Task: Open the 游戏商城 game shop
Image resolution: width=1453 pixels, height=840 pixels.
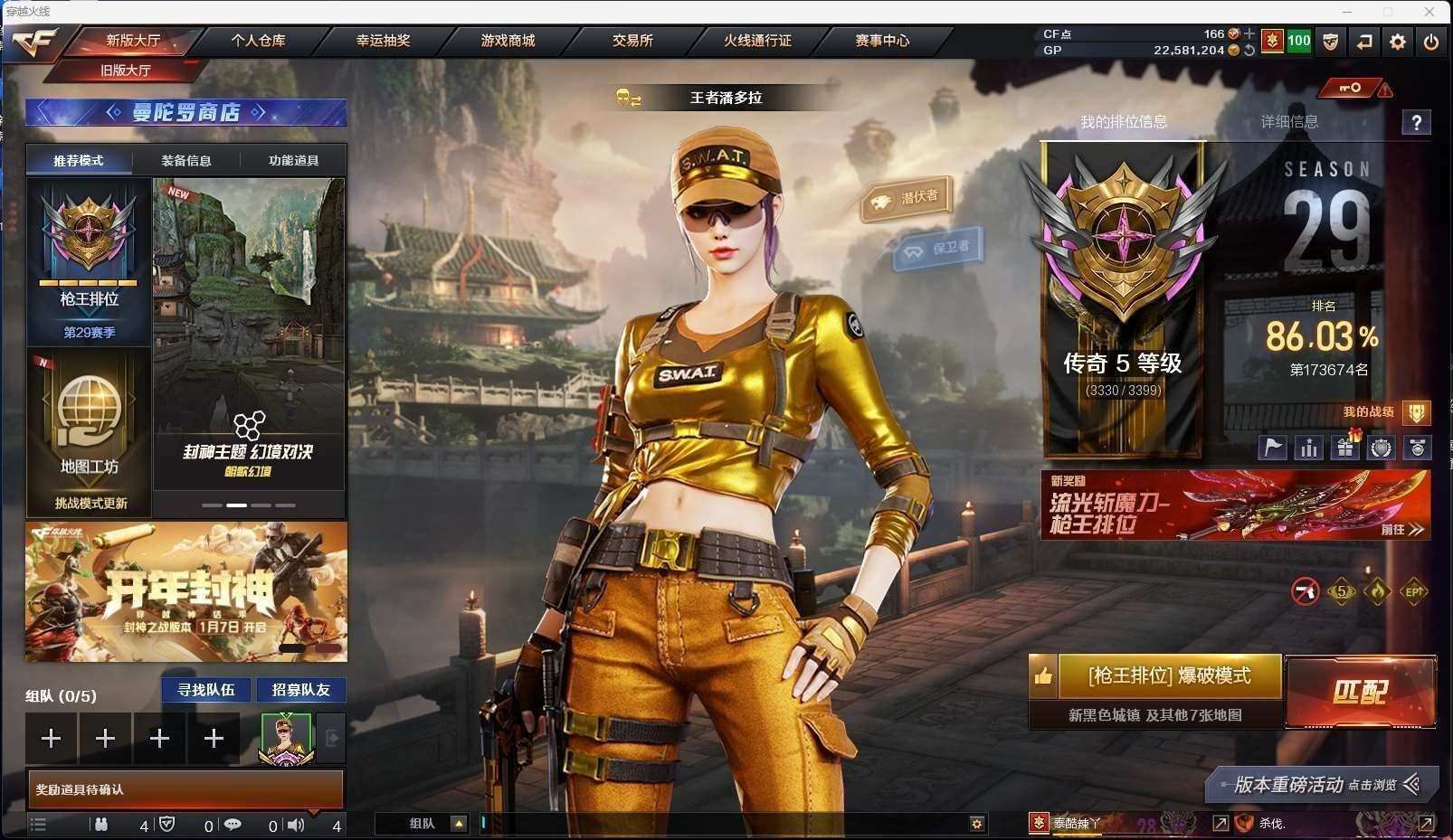Action: [x=508, y=41]
